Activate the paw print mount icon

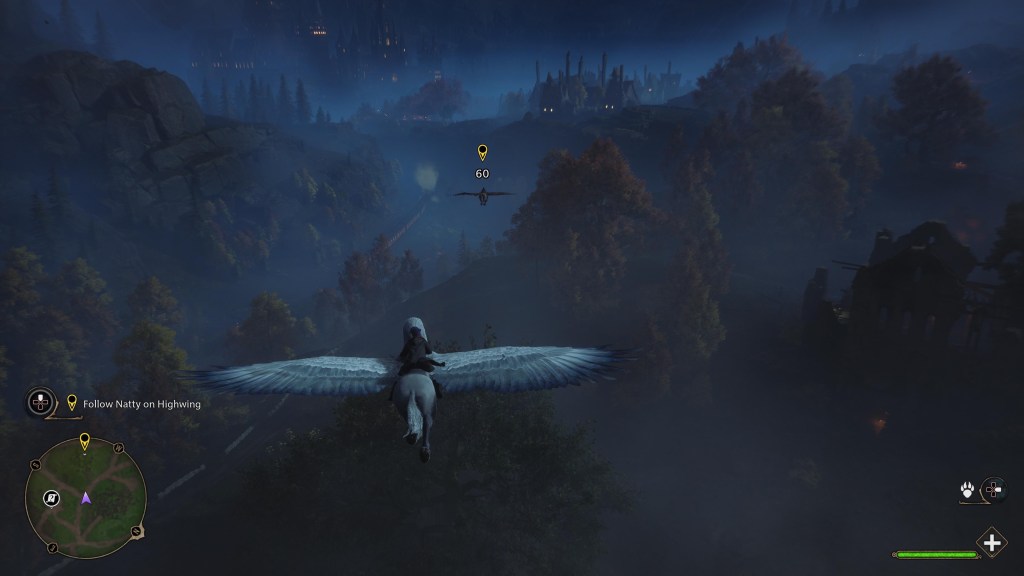point(969,490)
